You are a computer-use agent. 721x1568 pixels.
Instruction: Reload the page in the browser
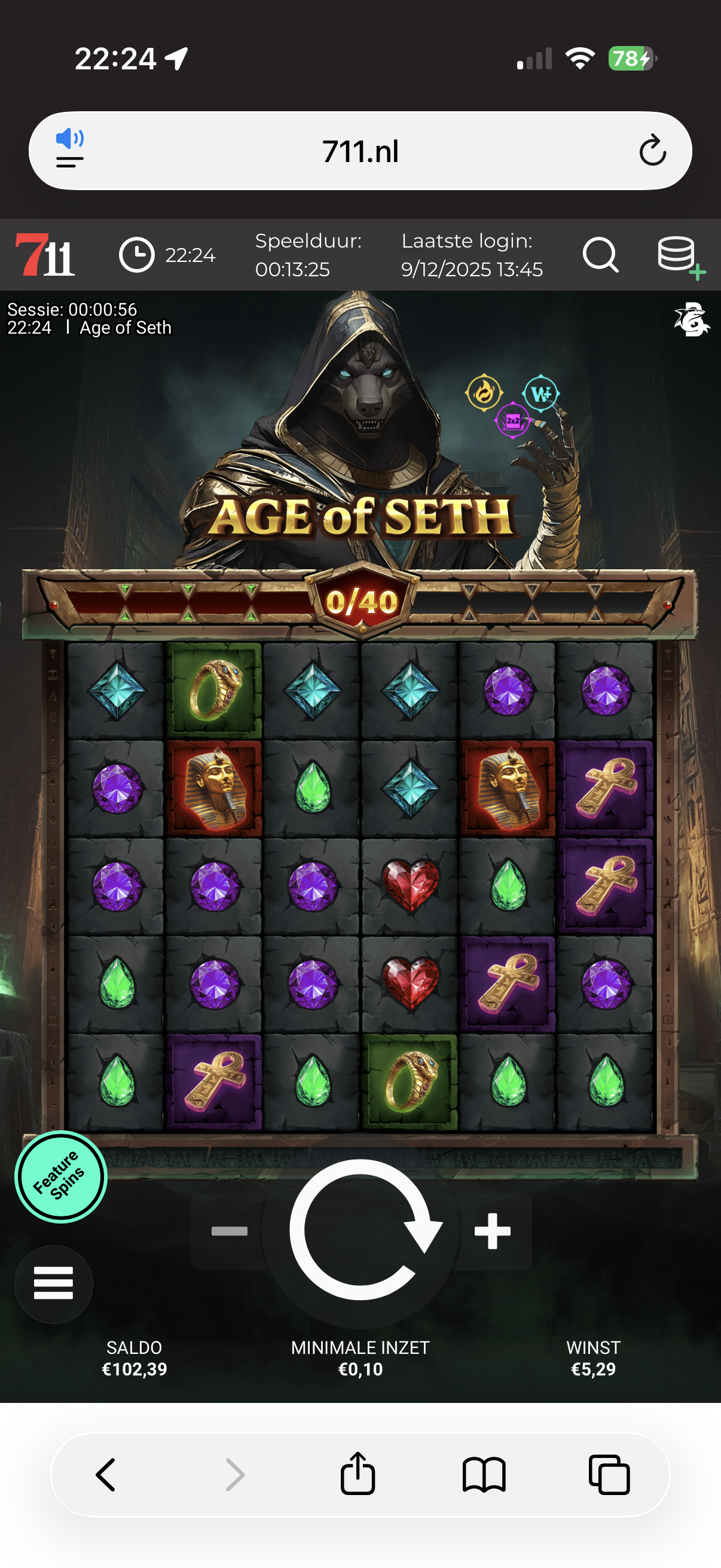tap(652, 151)
